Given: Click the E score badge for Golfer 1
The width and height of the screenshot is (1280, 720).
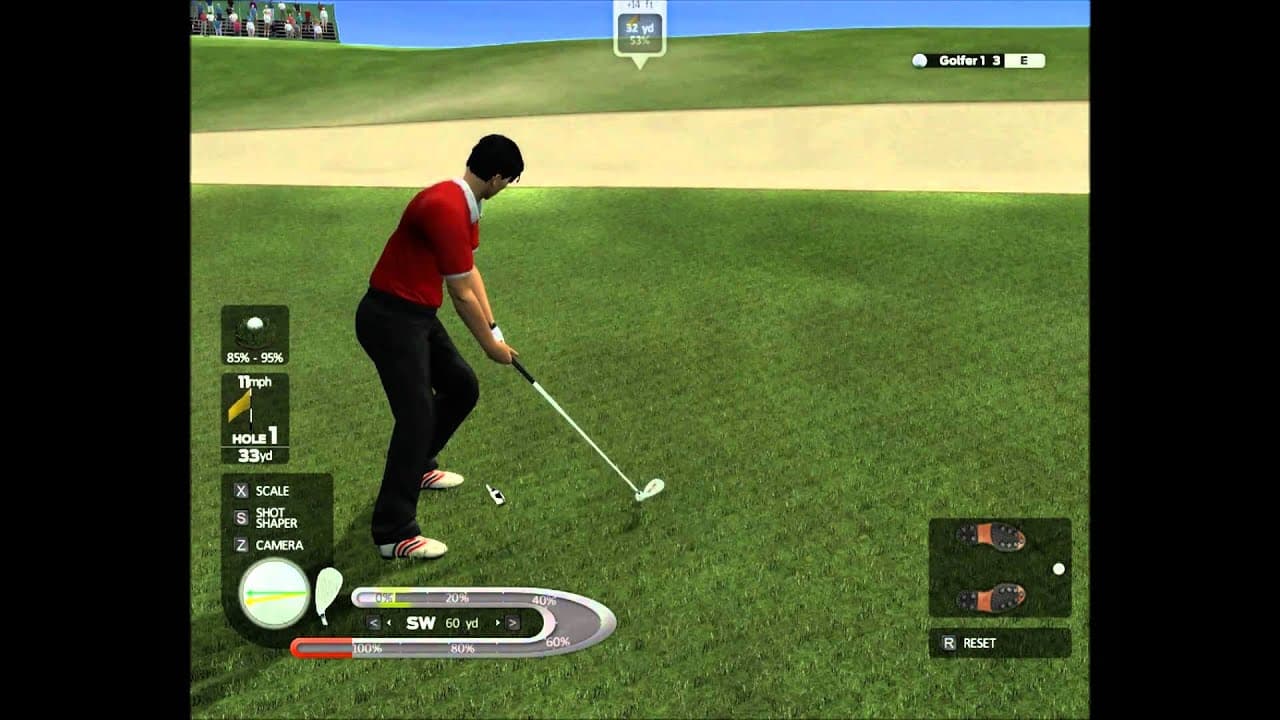Looking at the screenshot, I should click(x=1025, y=60).
